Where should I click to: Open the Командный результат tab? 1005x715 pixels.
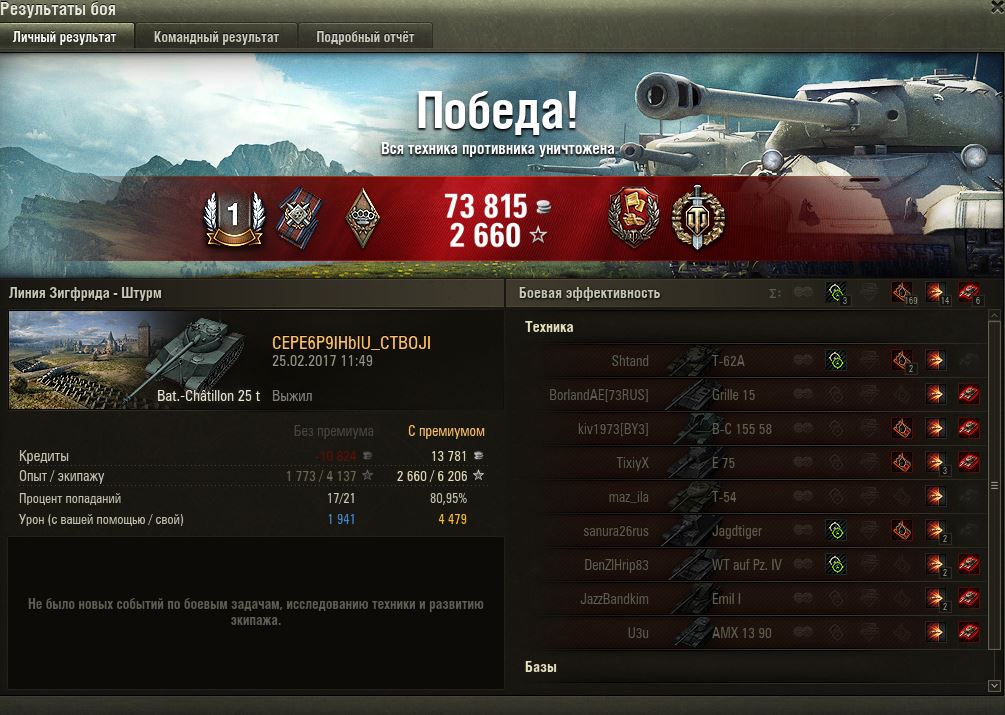(216, 38)
